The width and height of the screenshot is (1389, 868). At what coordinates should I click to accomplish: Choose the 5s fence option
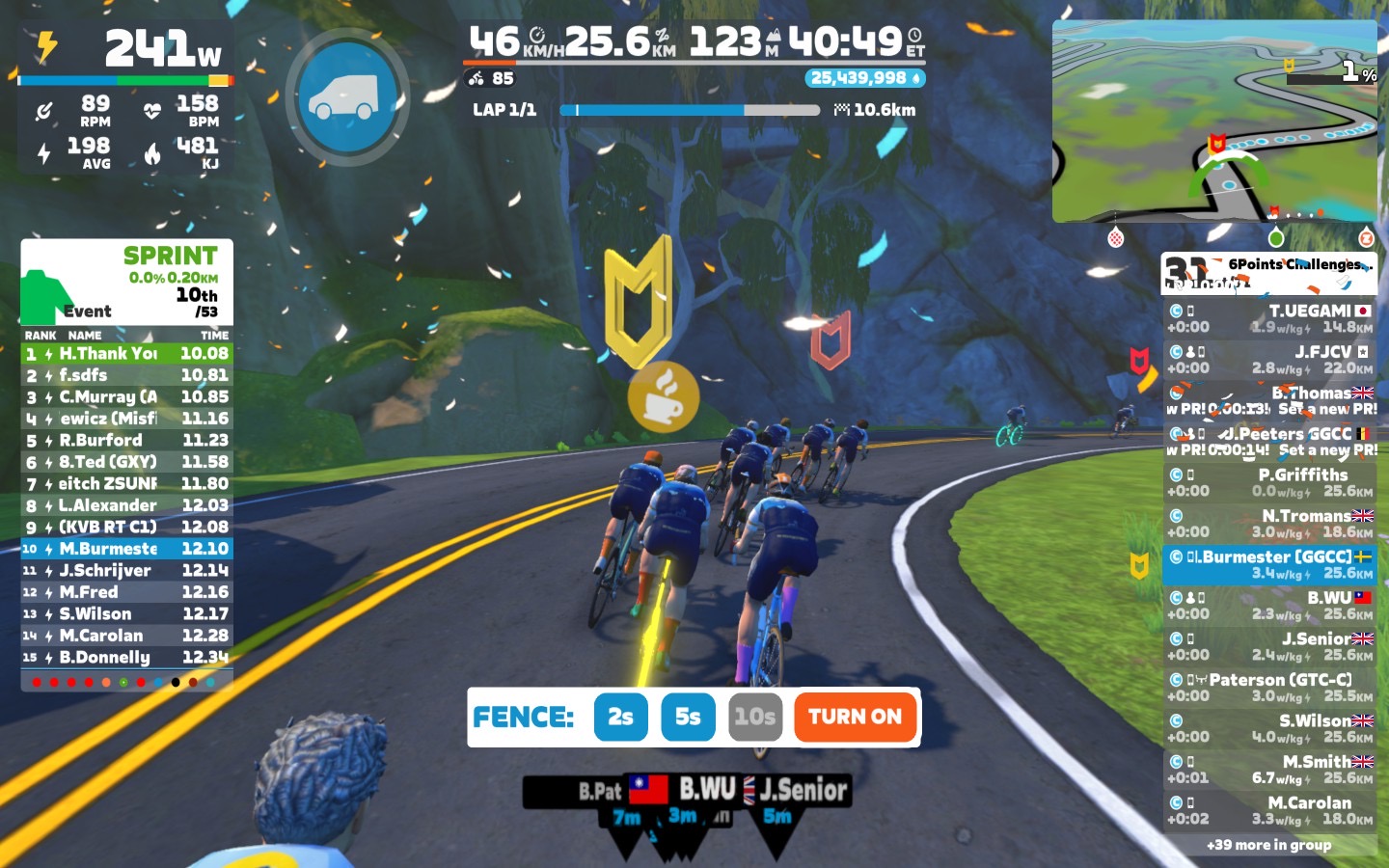click(x=688, y=717)
